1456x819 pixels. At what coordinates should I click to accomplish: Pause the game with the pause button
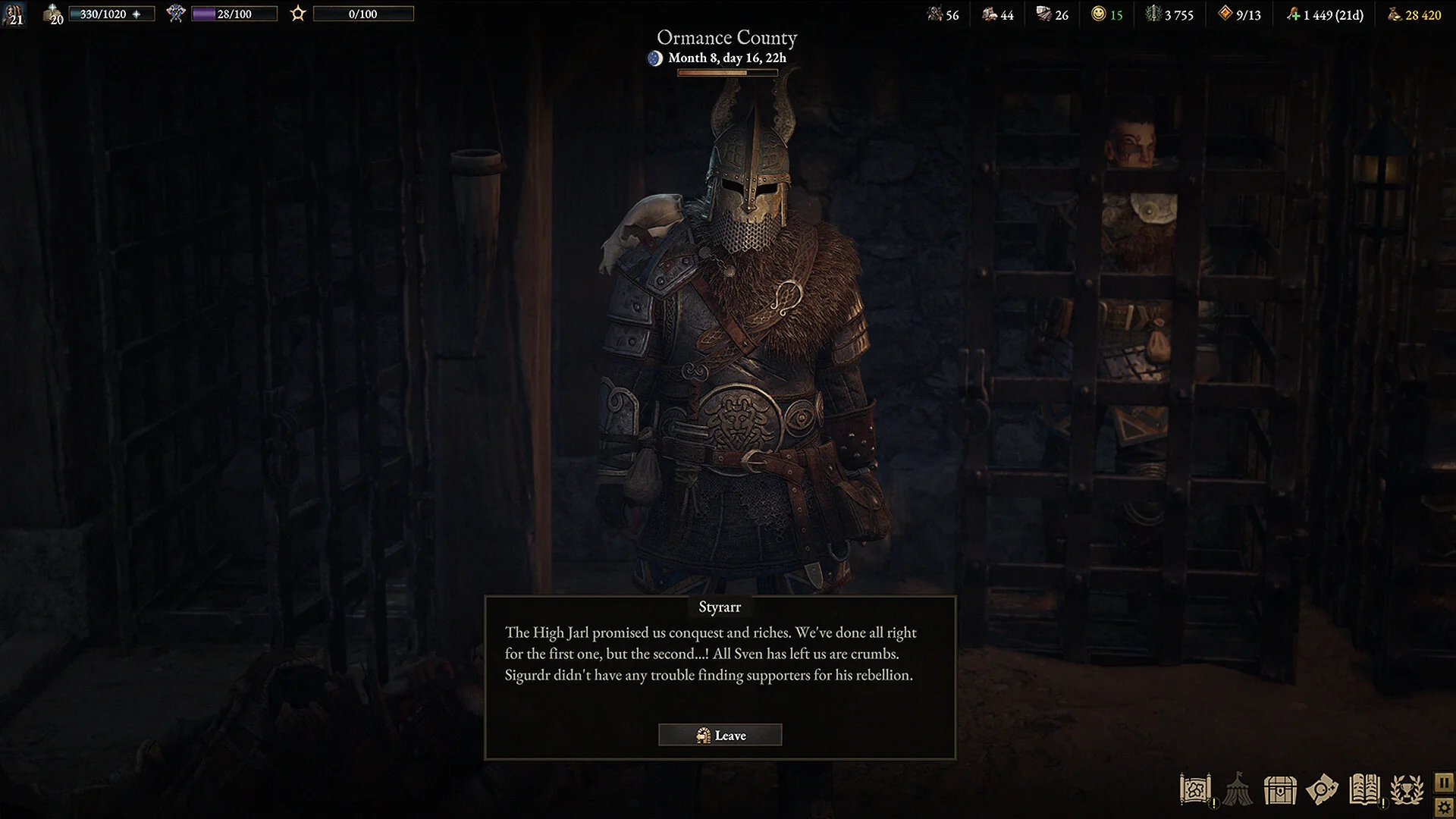1444,783
